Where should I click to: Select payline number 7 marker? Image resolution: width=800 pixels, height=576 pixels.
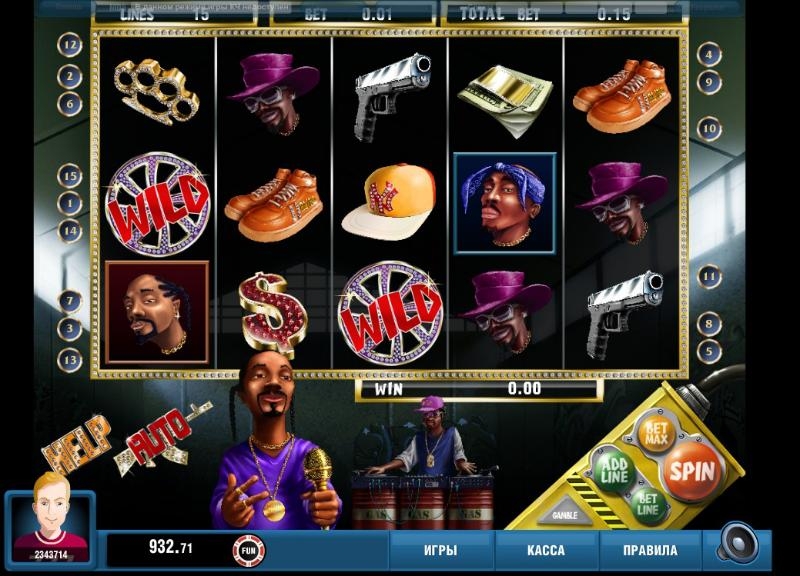point(70,300)
